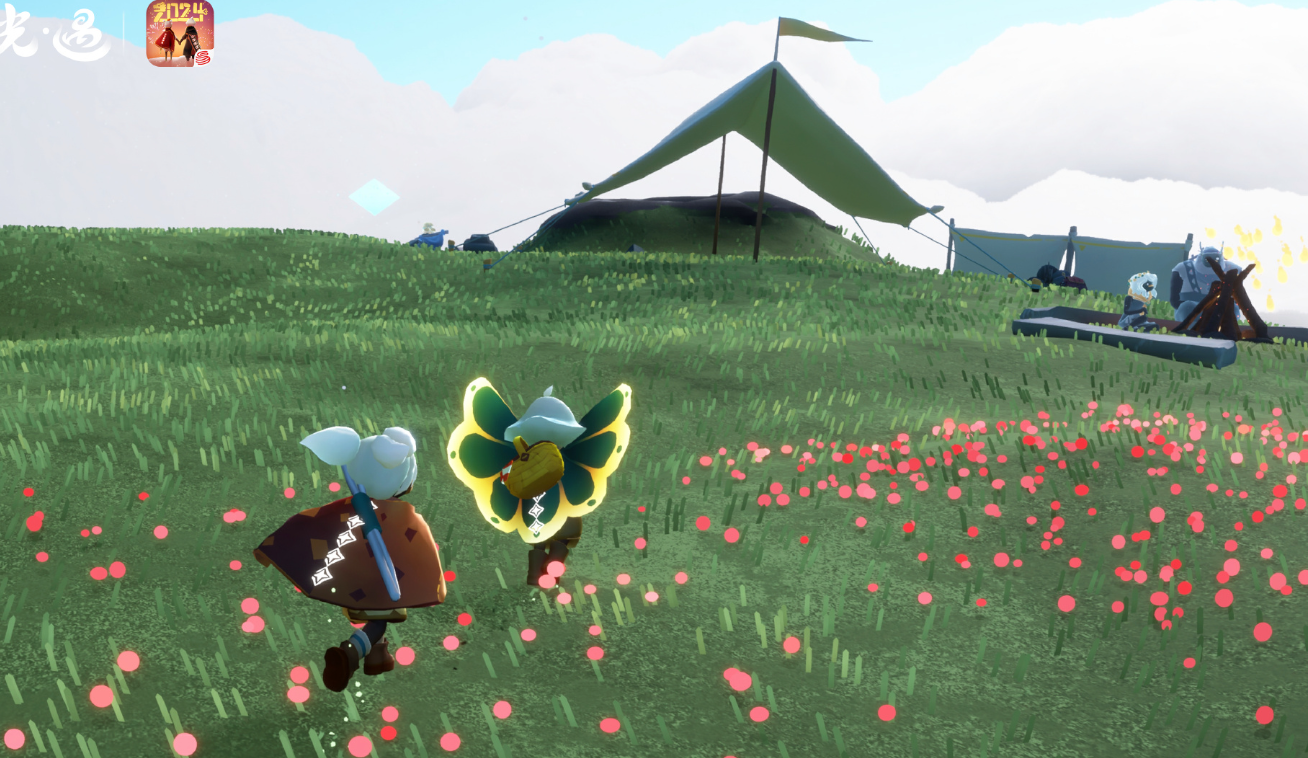Click the 光·遇 logo watermark
Screen dimensions: 1308x758
pyautogui.click(x=55, y=33)
